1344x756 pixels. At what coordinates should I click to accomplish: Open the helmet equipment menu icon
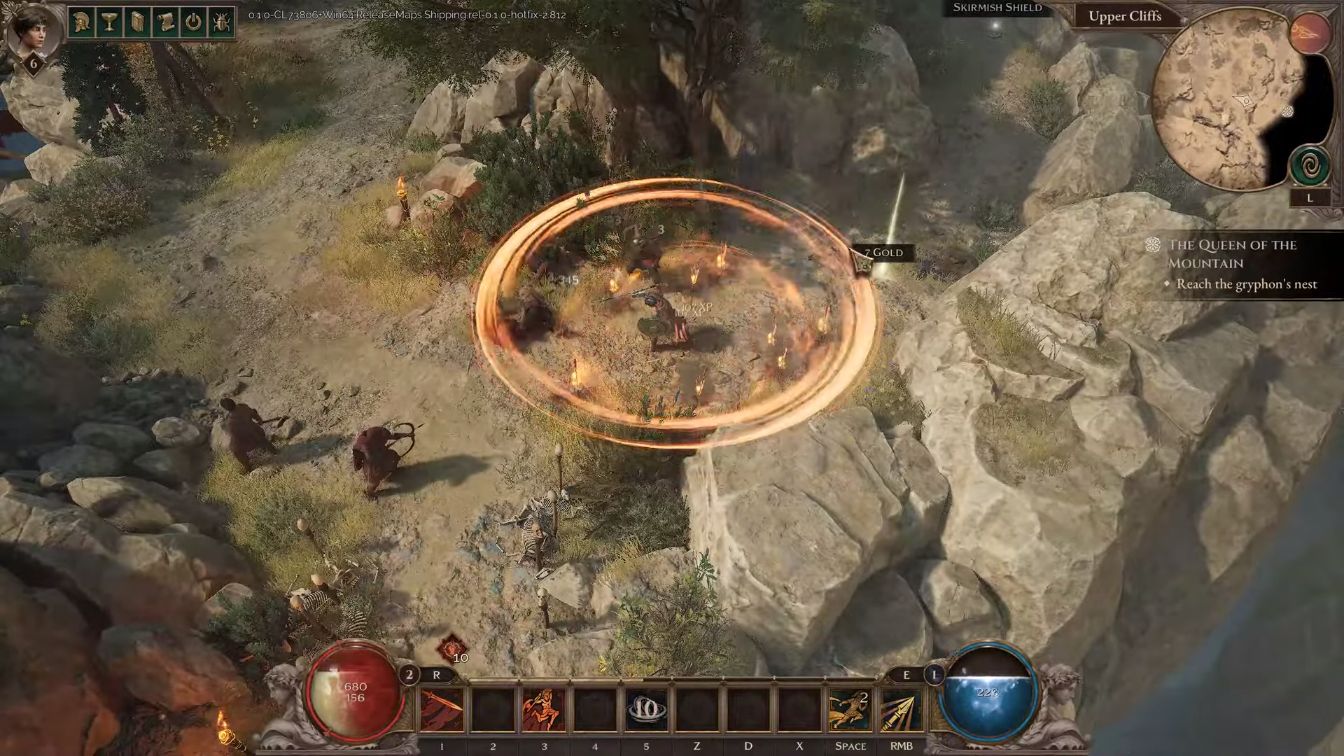coord(83,22)
